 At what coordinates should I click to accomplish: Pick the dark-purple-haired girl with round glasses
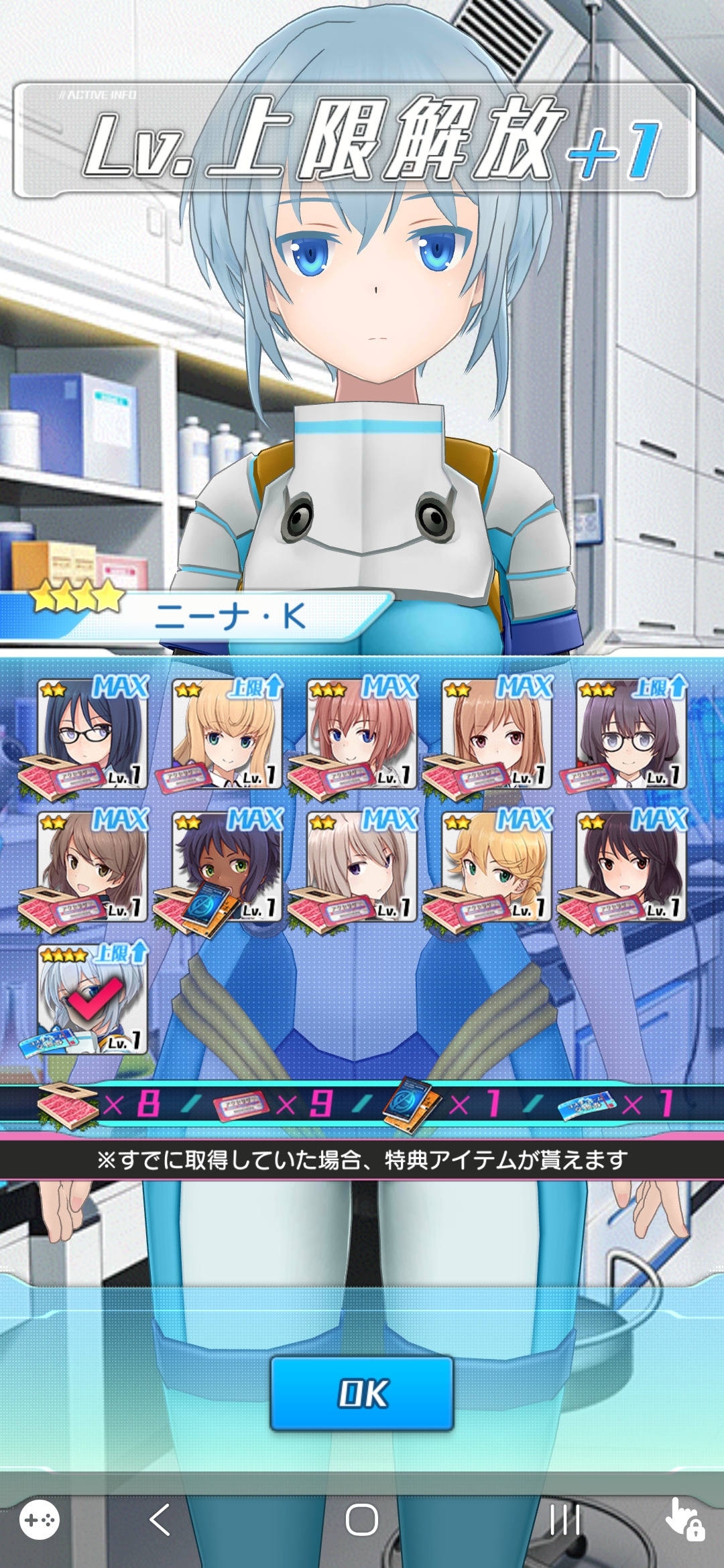point(630,734)
